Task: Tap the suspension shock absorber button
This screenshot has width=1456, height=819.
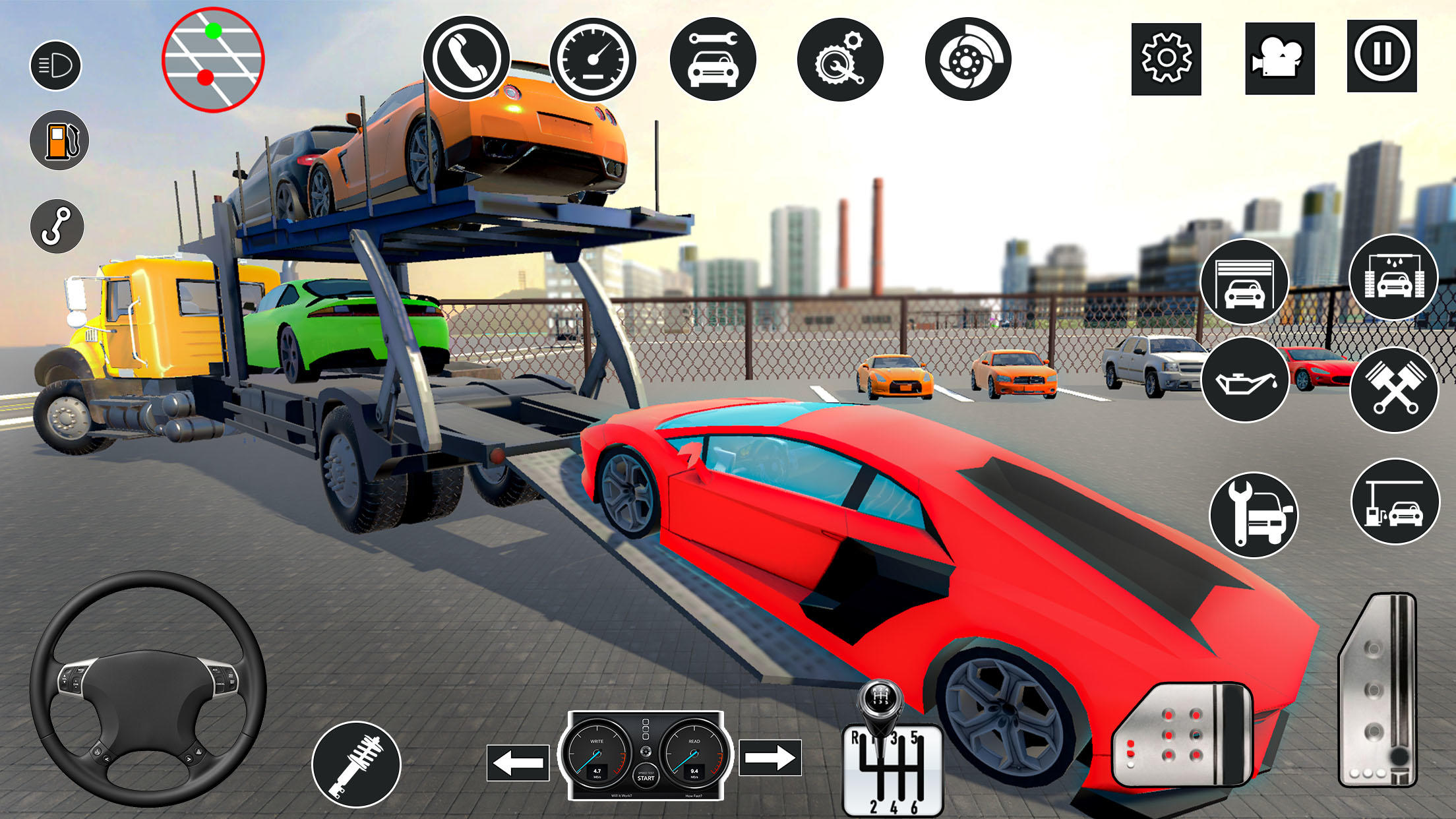Action: click(x=356, y=765)
